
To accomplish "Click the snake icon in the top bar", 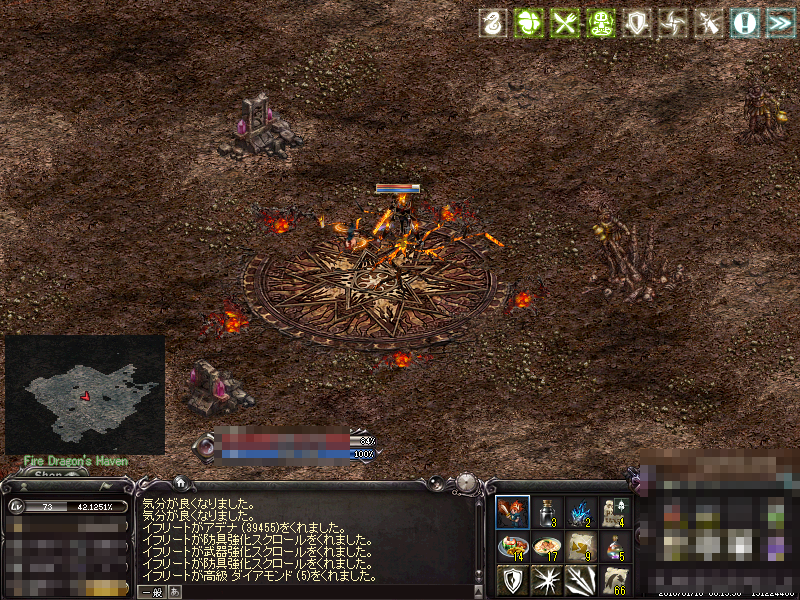I will tap(492, 24).
